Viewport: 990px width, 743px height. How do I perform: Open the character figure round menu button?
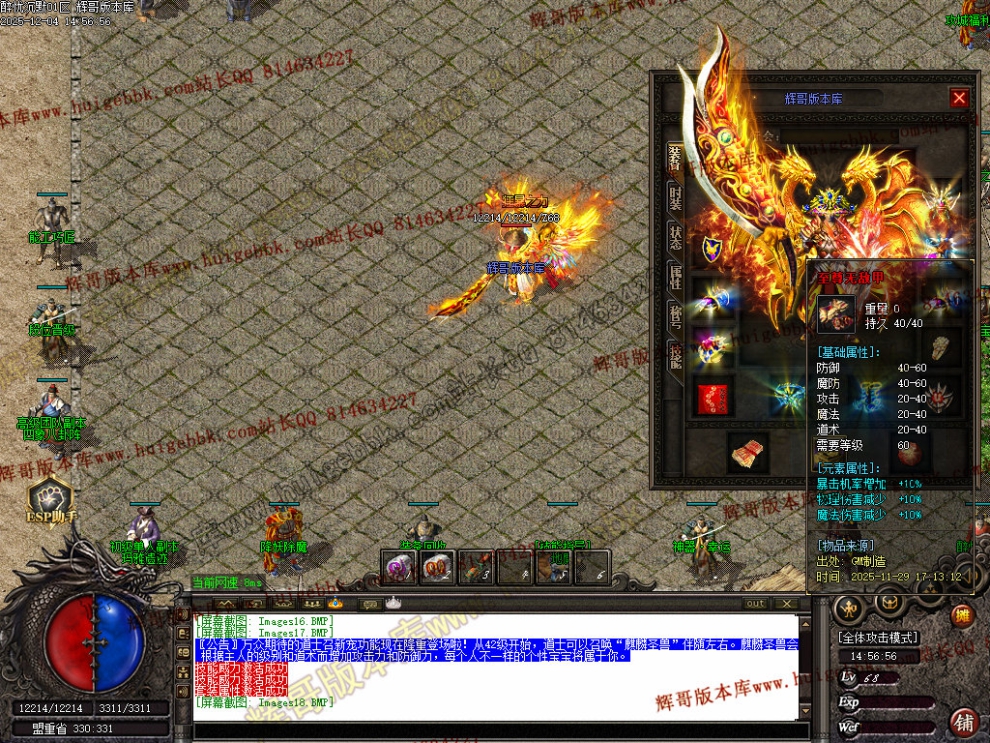coord(850,606)
